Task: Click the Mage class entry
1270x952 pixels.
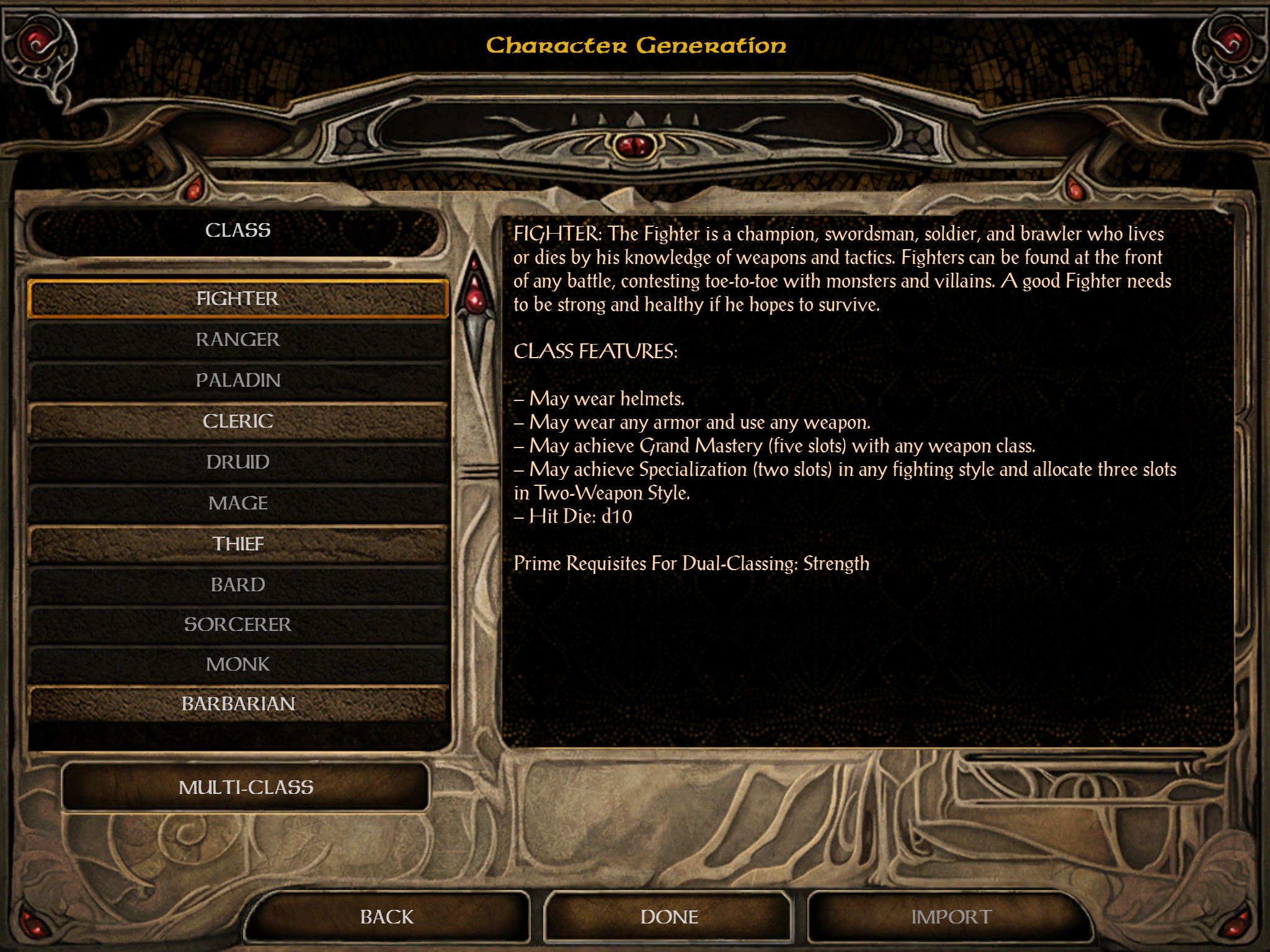Action: [238, 503]
